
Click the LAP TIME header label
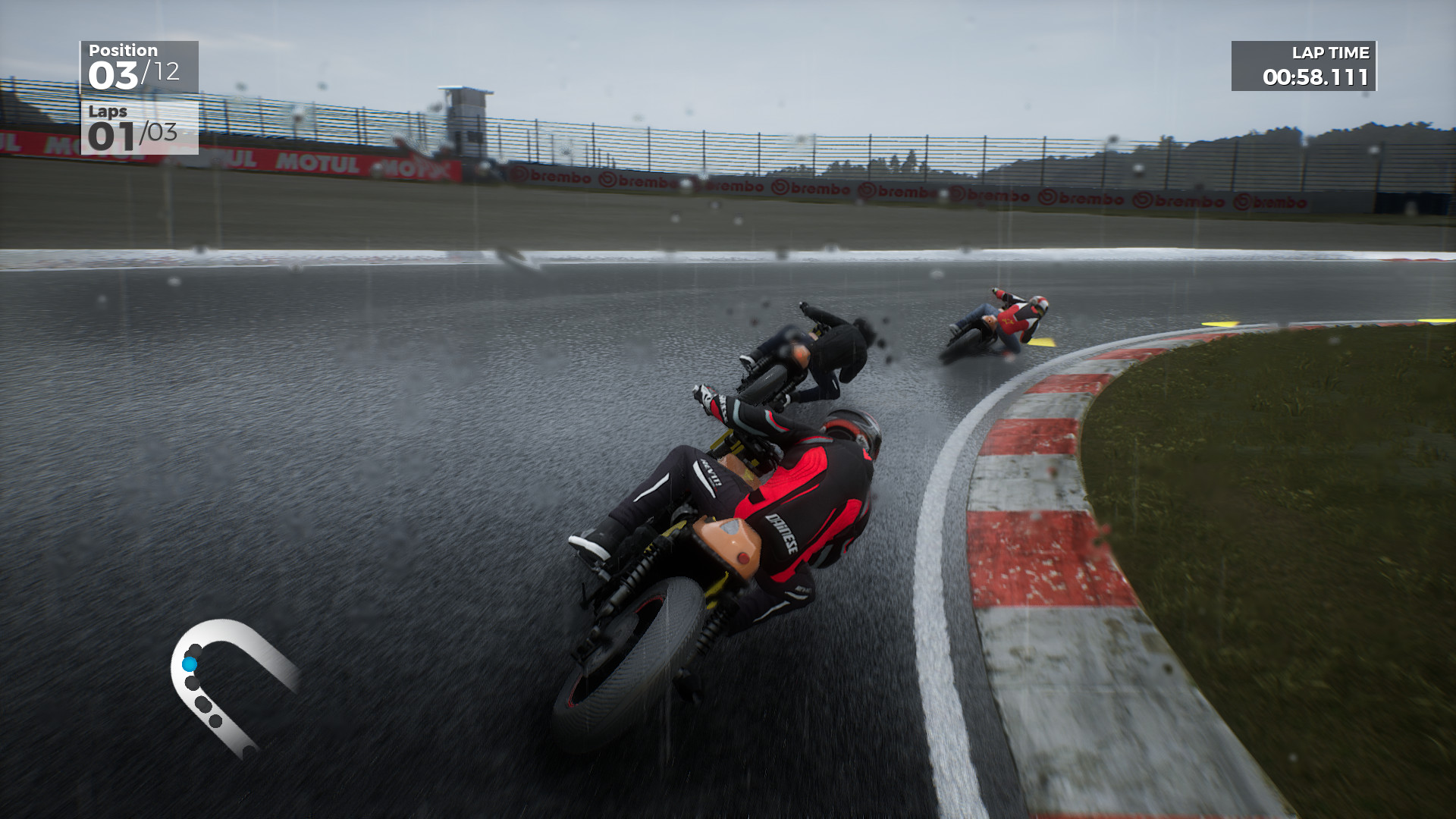click(1331, 54)
